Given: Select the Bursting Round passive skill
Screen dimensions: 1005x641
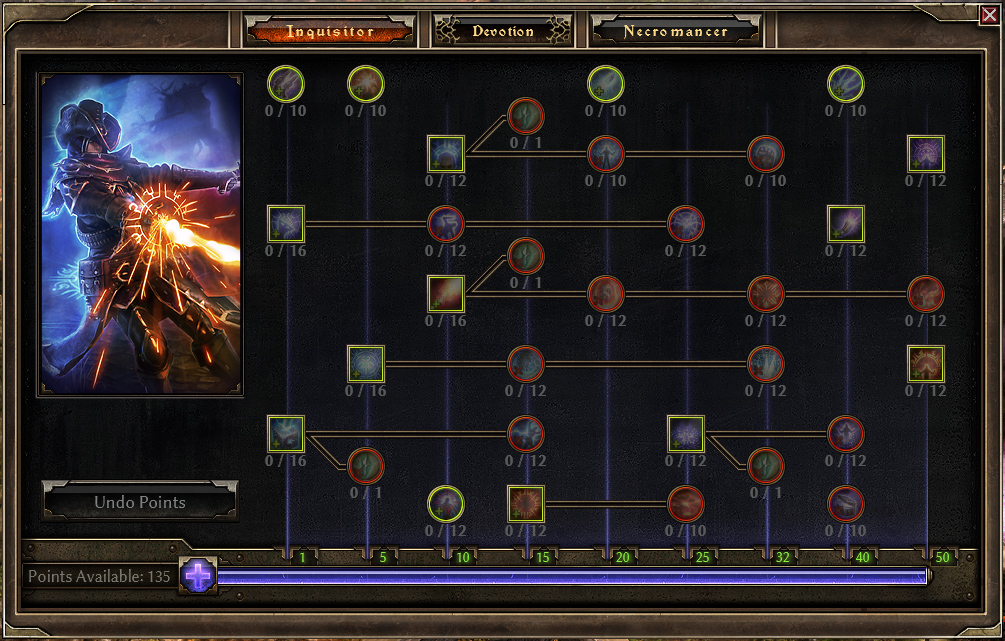Looking at the screenshot, I should tap(366, 84).
